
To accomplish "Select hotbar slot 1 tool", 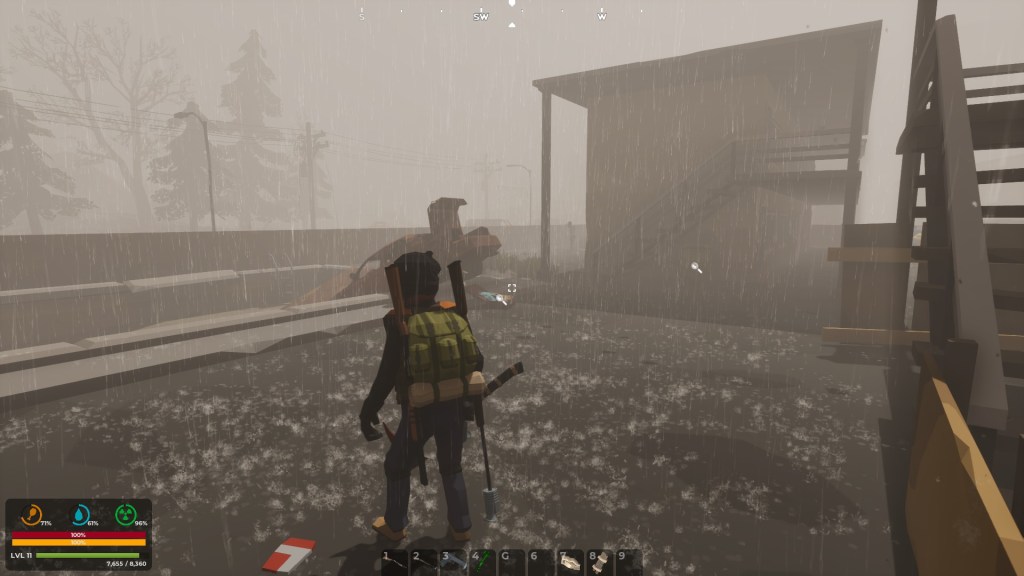I will pyautogui.click(x=395, y=561).
